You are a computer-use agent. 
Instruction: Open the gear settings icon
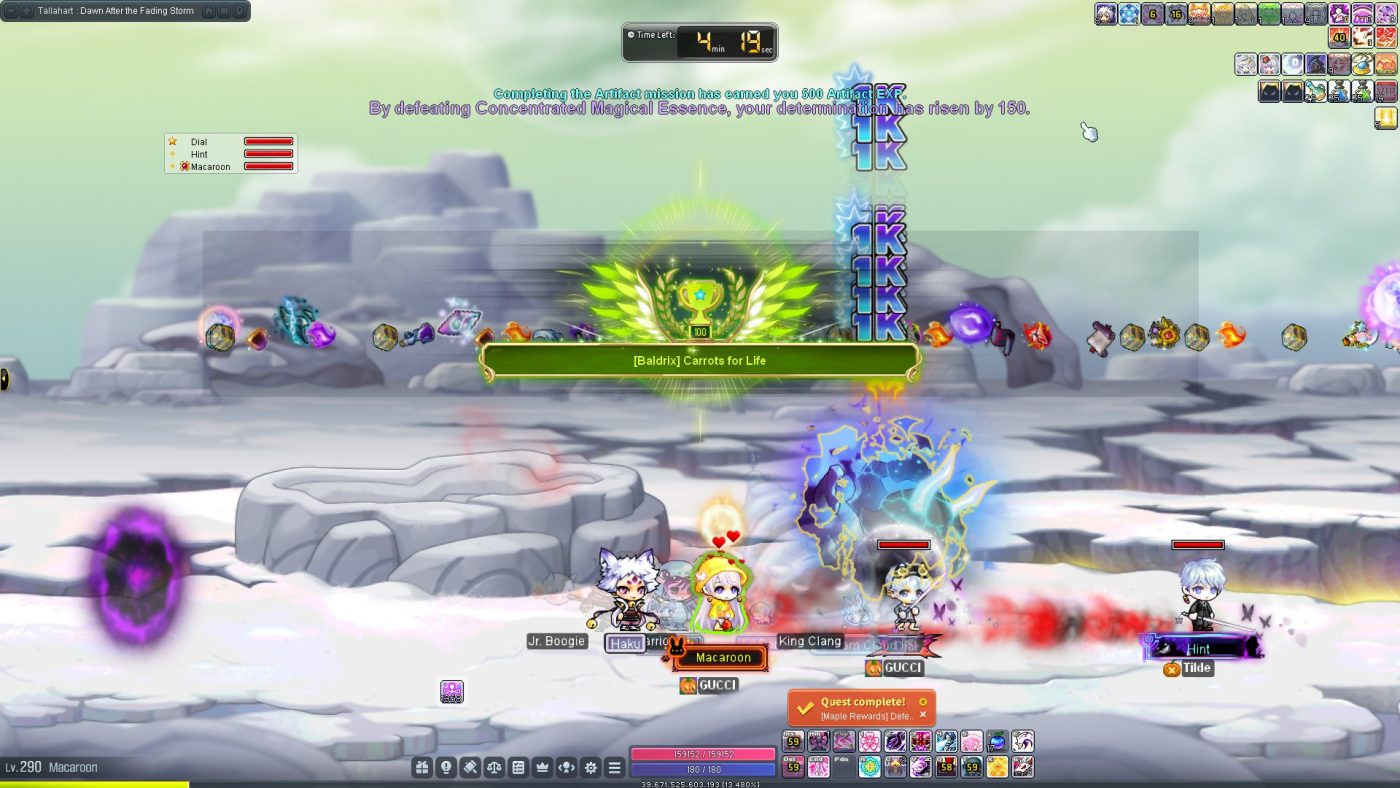click(591, 768)
